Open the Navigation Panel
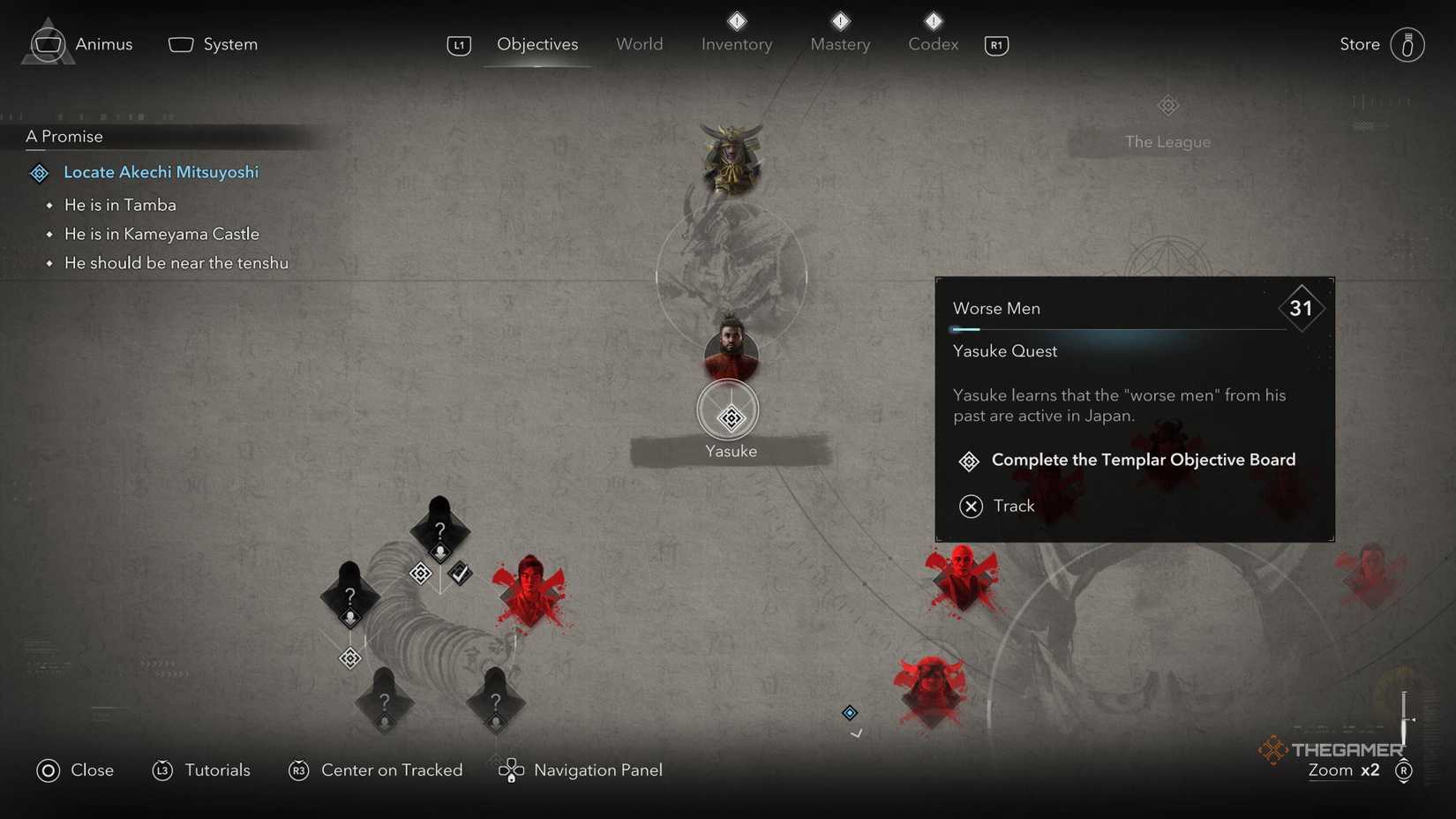 pyautogui.click(x=597, y=770)
